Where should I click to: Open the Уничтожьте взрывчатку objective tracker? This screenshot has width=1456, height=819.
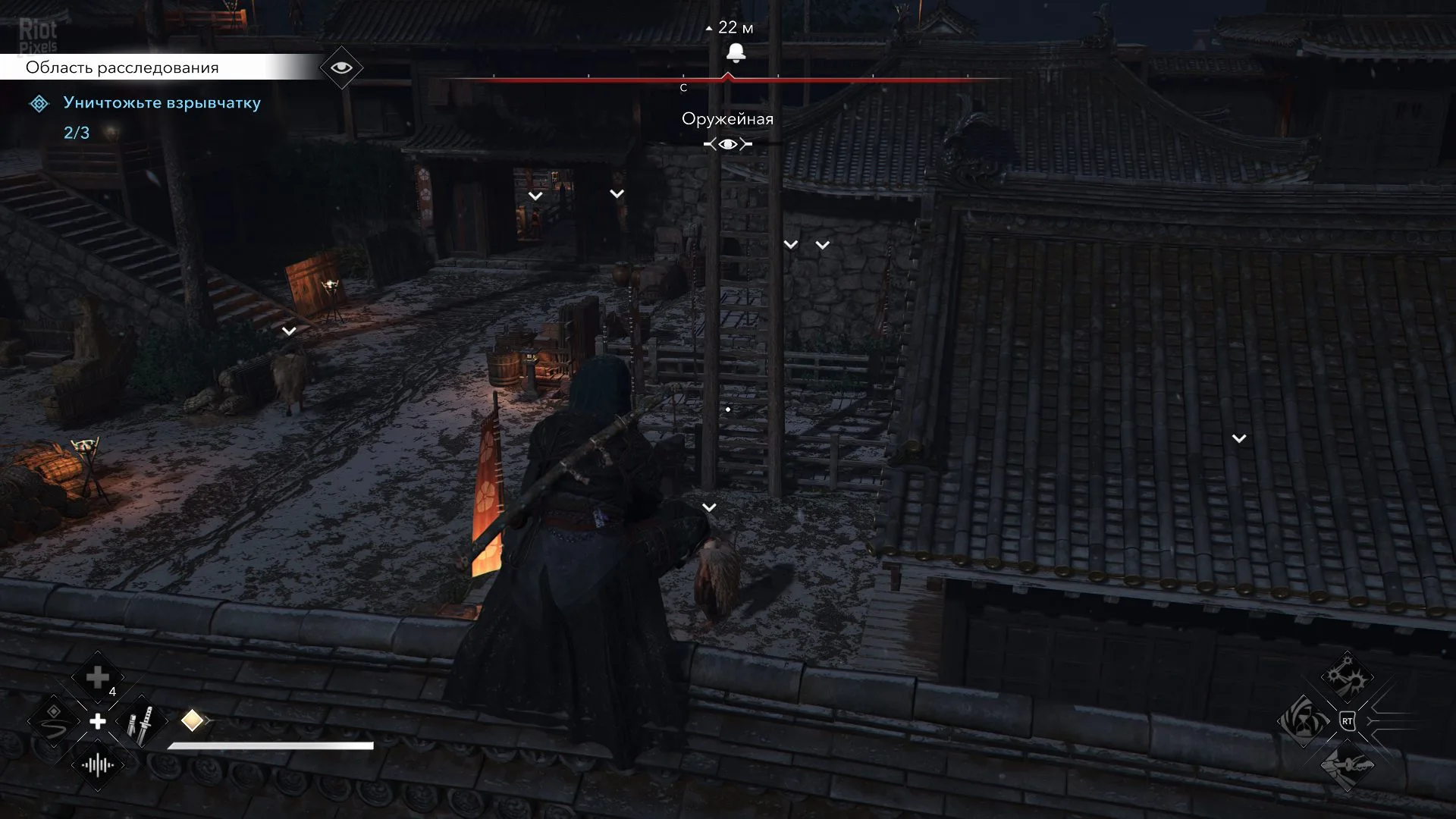162,103
